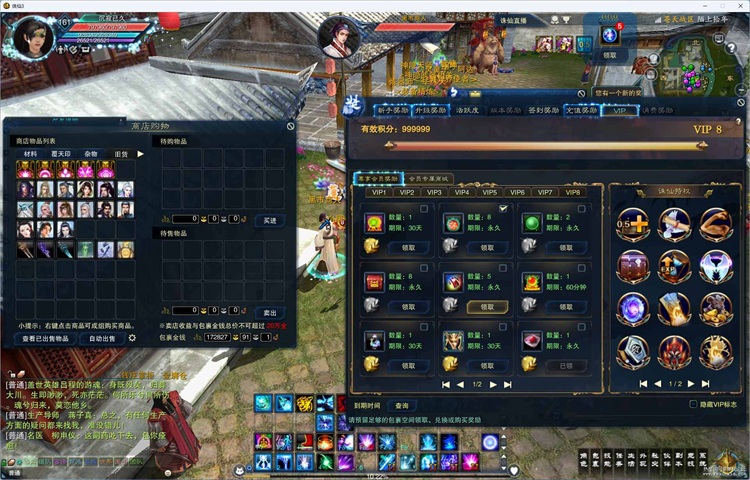This screenshot has width=750, height=480.
Task: Select the VIP1 level tab
Action: [380, 192]
